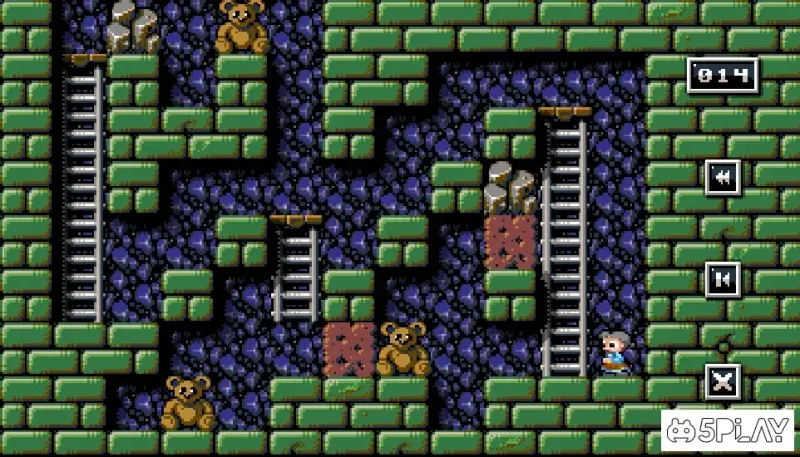Click the skip-to-start restart level button

(722, 278)
